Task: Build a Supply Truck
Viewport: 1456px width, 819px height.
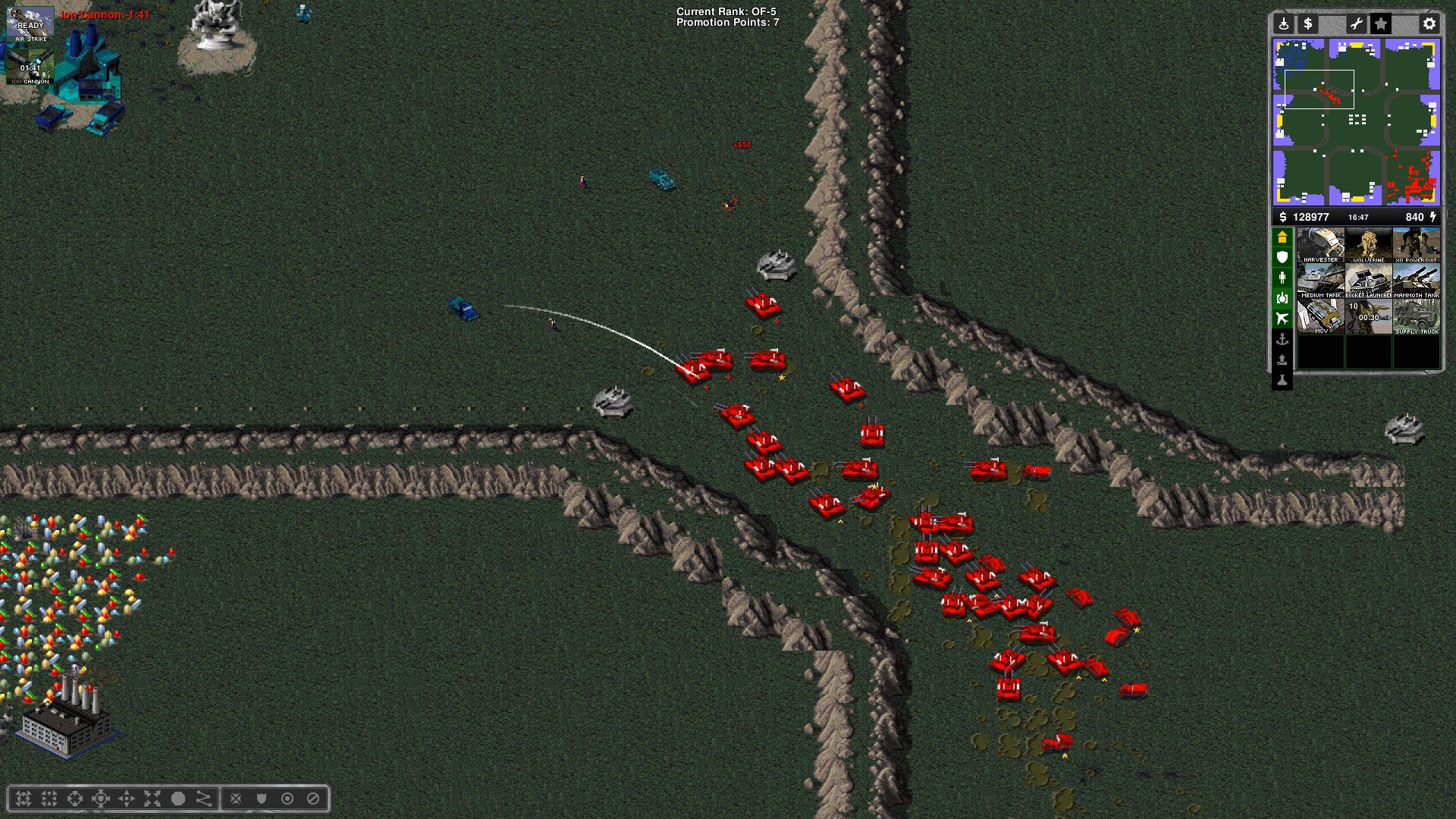Action: (x=1416, y=317)
